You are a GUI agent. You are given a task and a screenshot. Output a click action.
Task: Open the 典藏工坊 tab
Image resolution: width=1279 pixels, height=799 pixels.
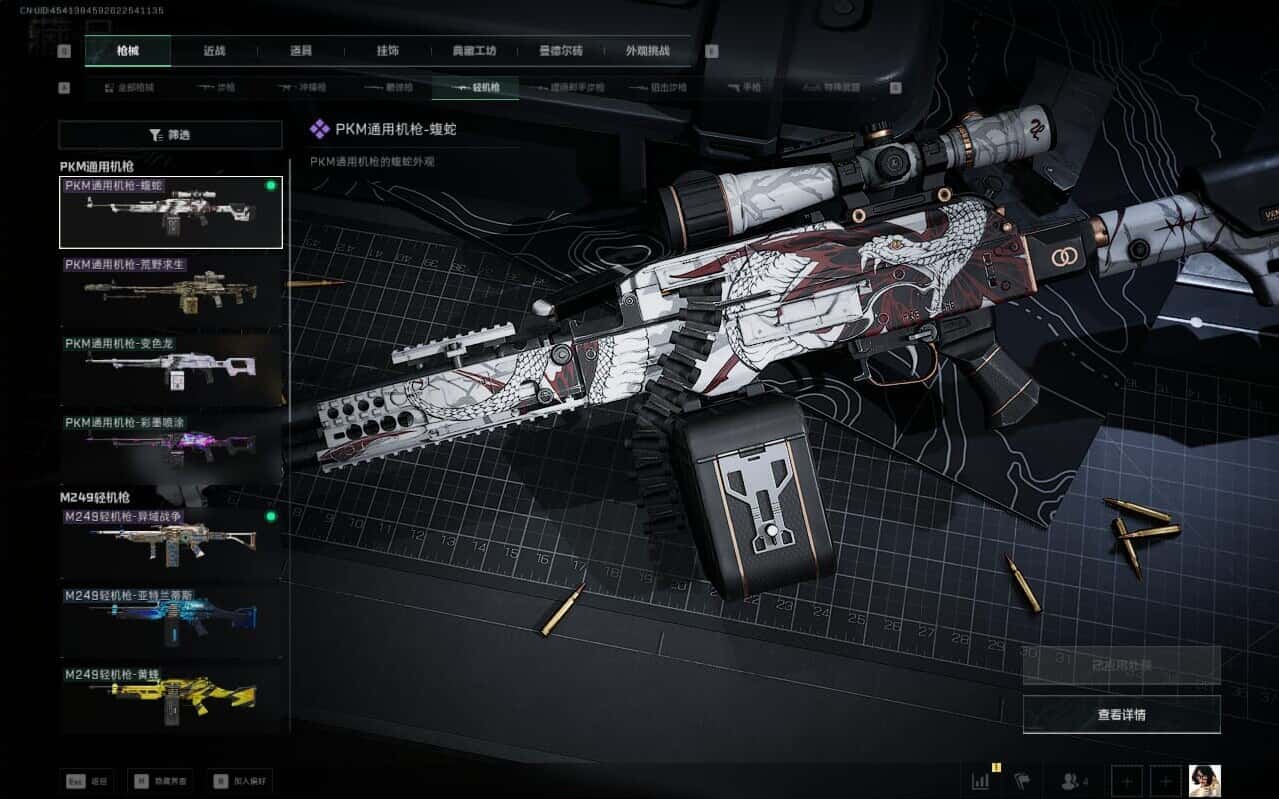[x=475, y=51]
